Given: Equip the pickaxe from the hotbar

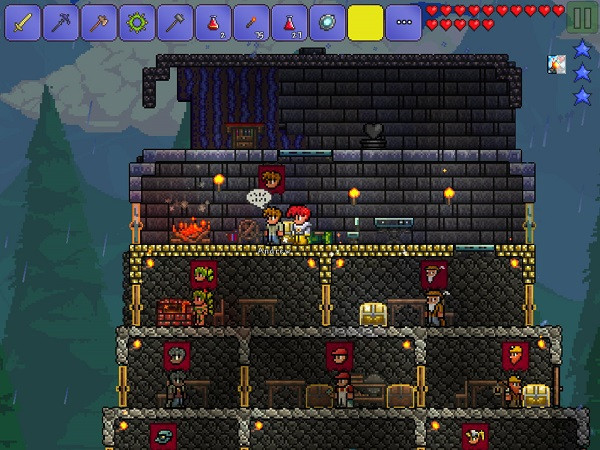Looking at the screenshot, I should tap(61, 21).
